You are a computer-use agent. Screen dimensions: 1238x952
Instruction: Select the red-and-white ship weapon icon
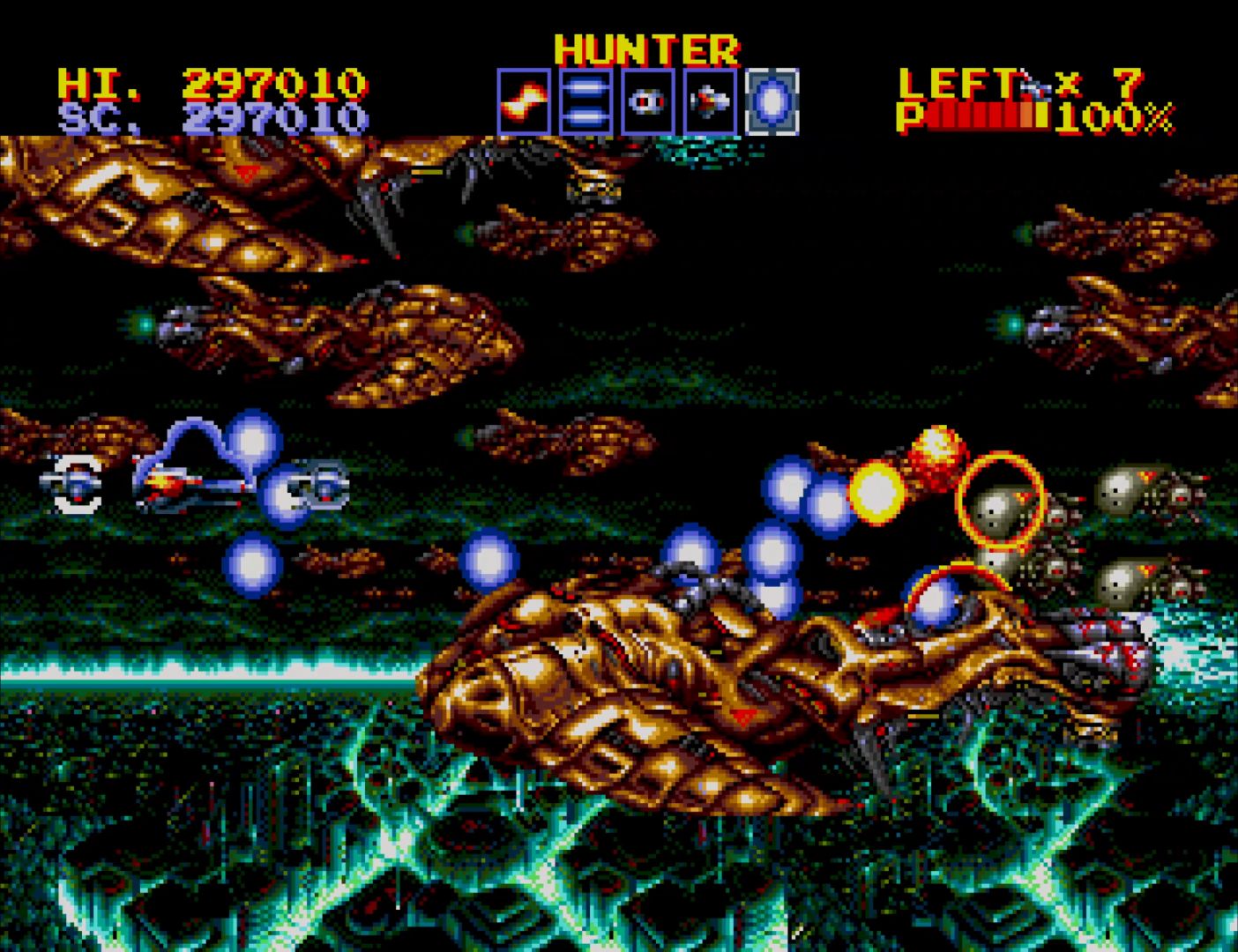point(710,102)
